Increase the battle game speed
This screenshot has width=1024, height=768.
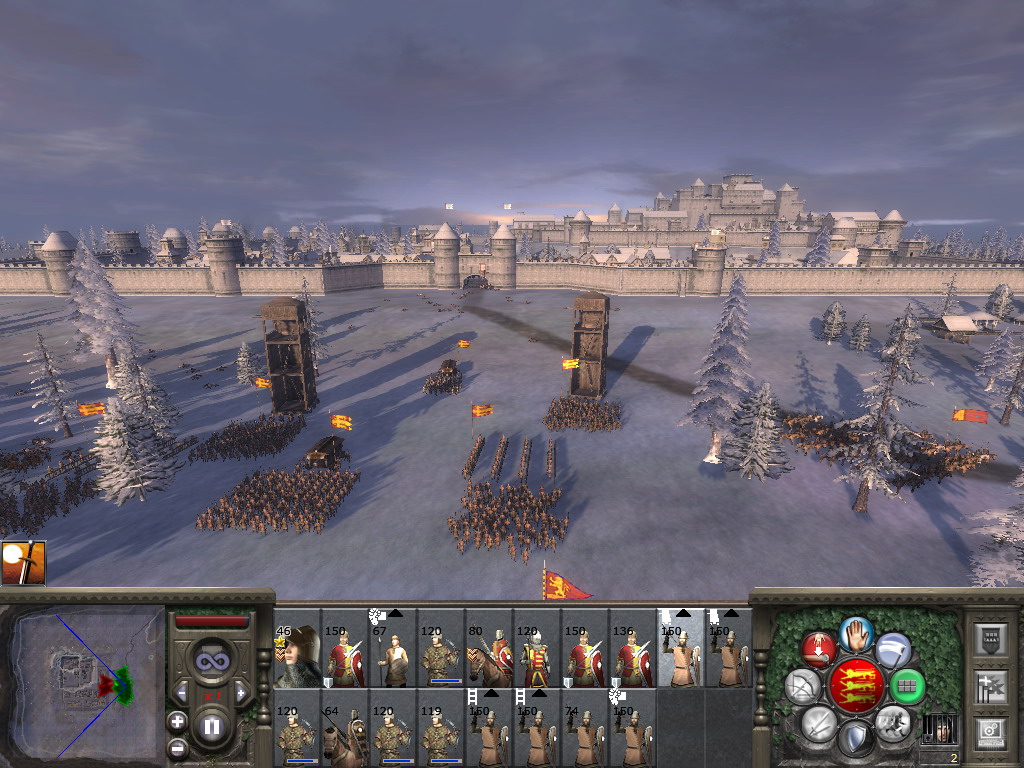(x=241, y=693)
